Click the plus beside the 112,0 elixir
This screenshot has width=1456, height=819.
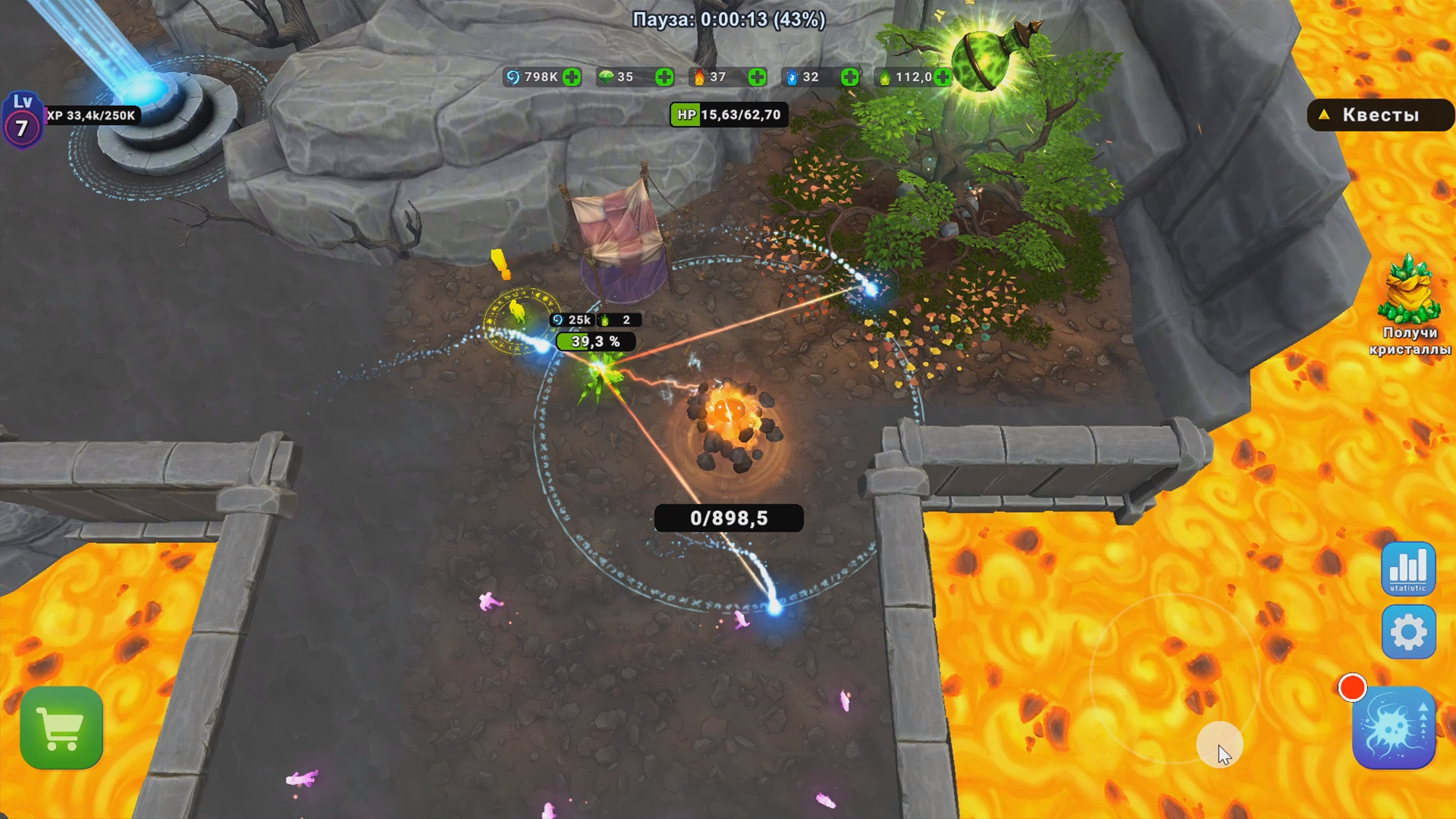942,77
